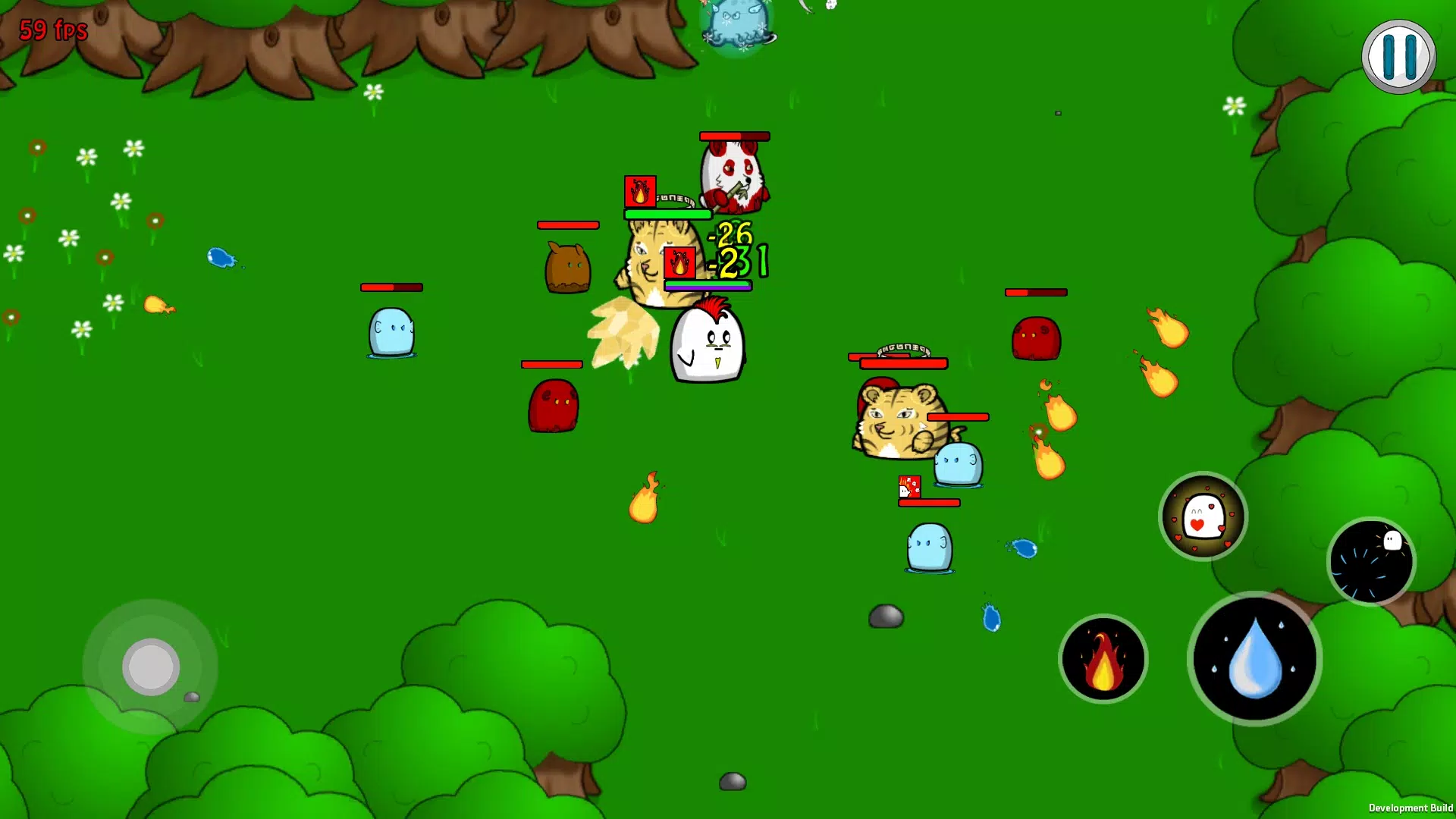Screen dimensions: 1456x819
Task: Click the burning status icon on the tiger
Action: [678, 263]
